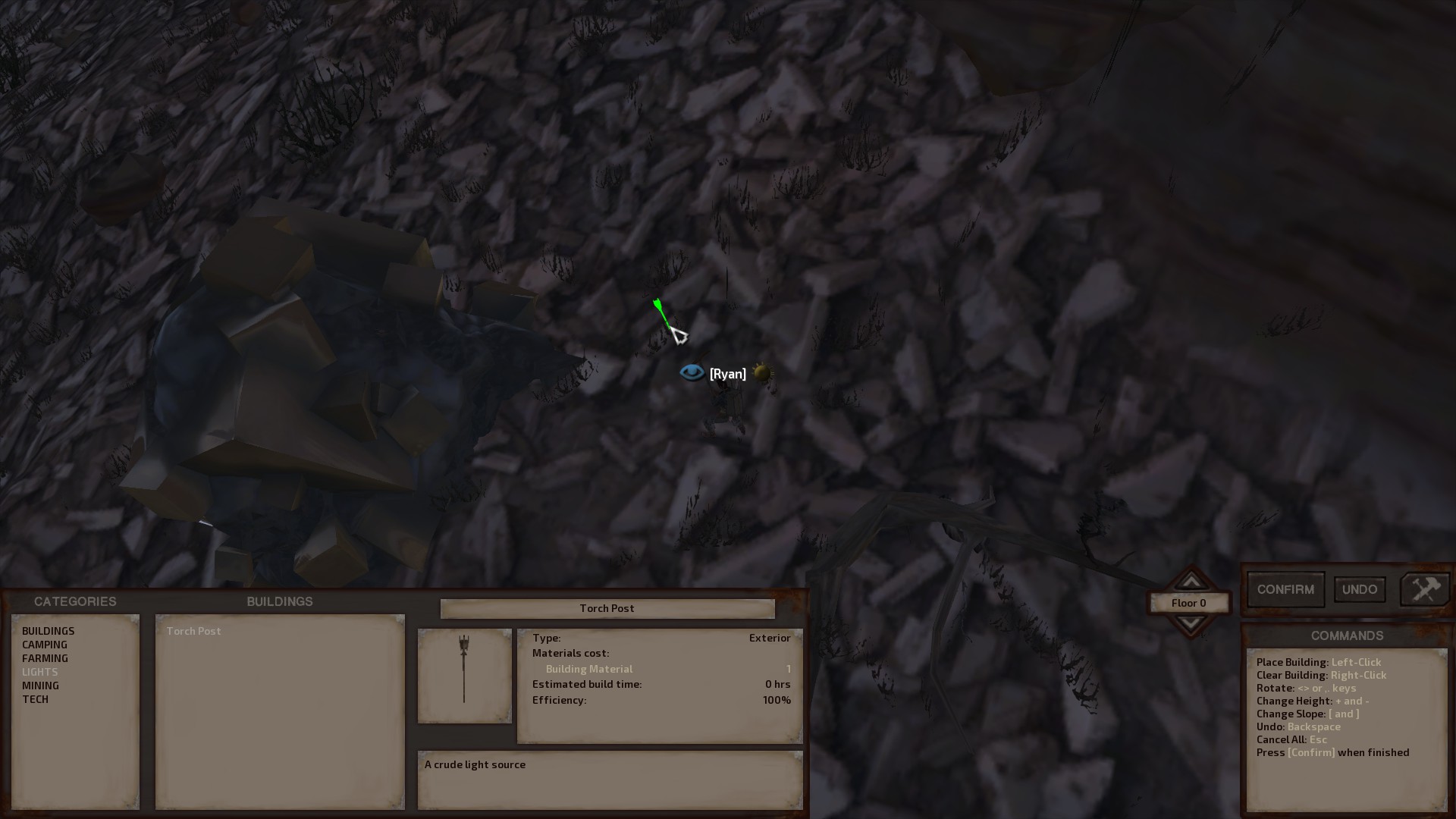Click the BUILDINGS panel header

pos(280,601)
